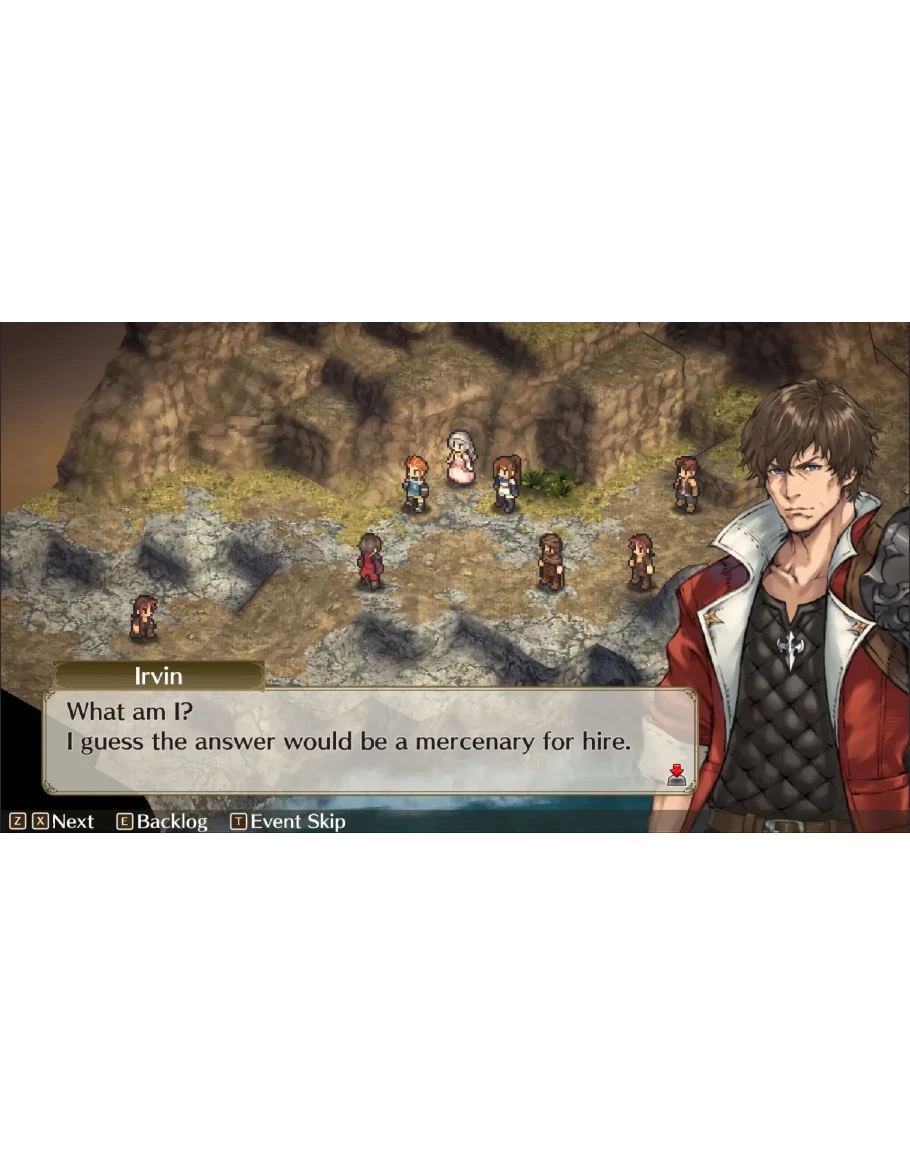Choose Event Skip to skip the scene
The image size is (910, 1155).
297,822
